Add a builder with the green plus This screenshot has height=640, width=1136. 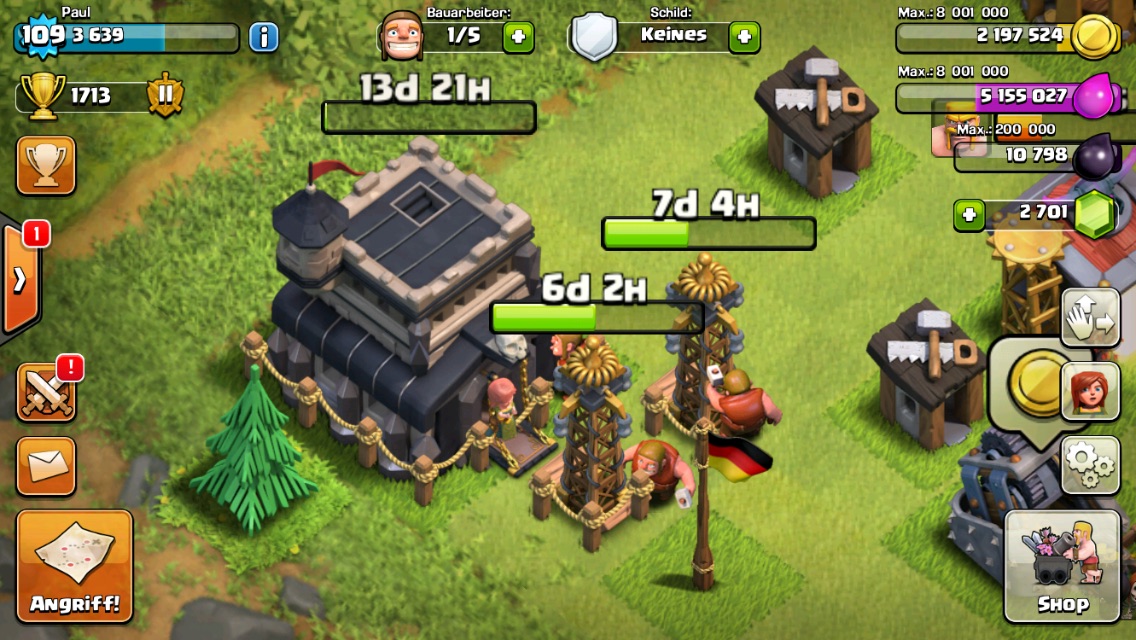[518, 38]
